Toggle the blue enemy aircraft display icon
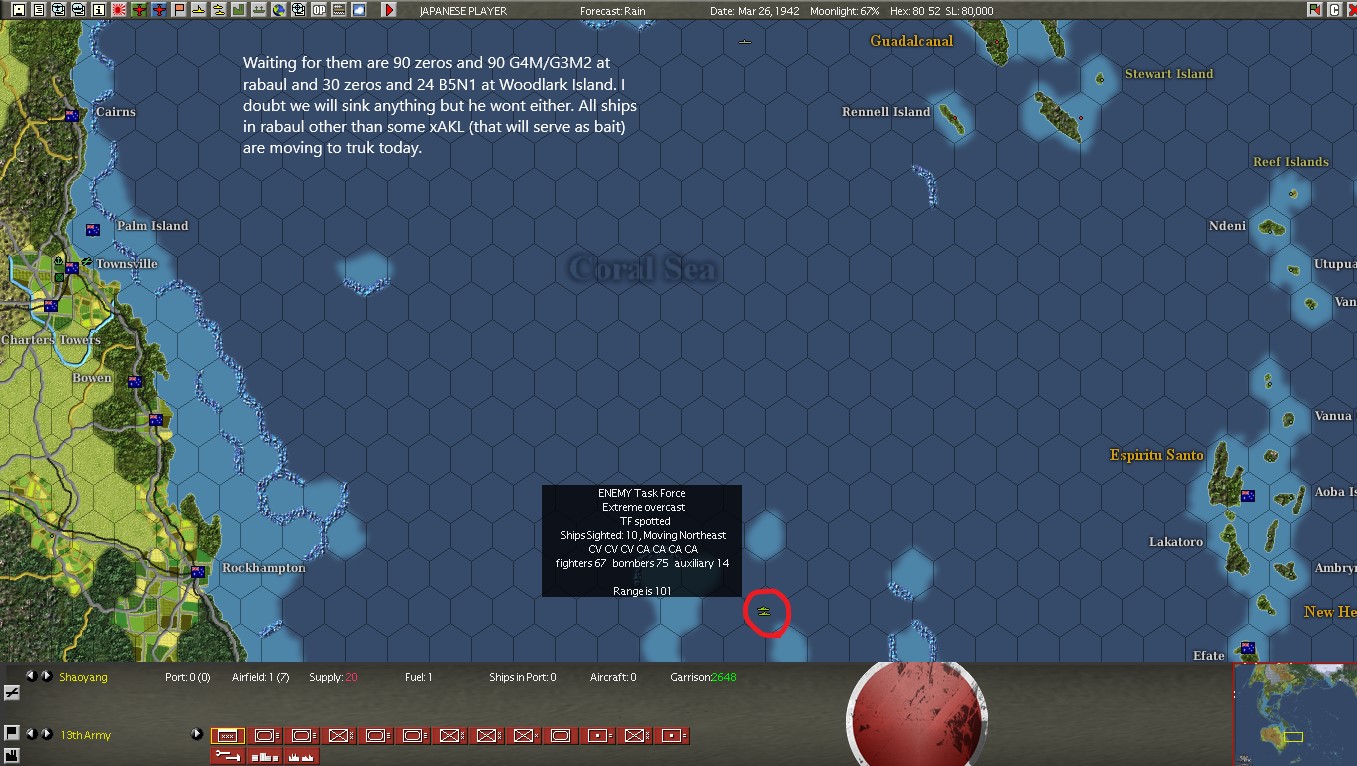Viewport: 1357px width, 766px height. [x=160, y=10]
